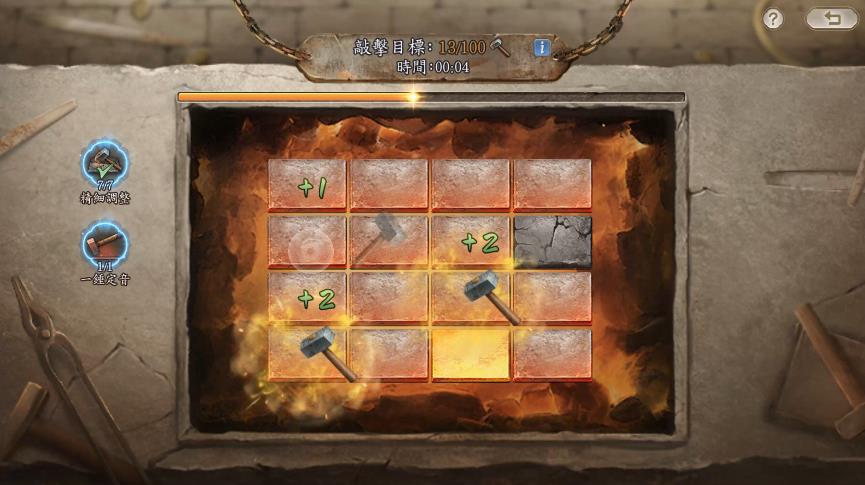This screenshot has height=485, width=865.
Task: Go back using the return arrow button
Action: (831, 19)
